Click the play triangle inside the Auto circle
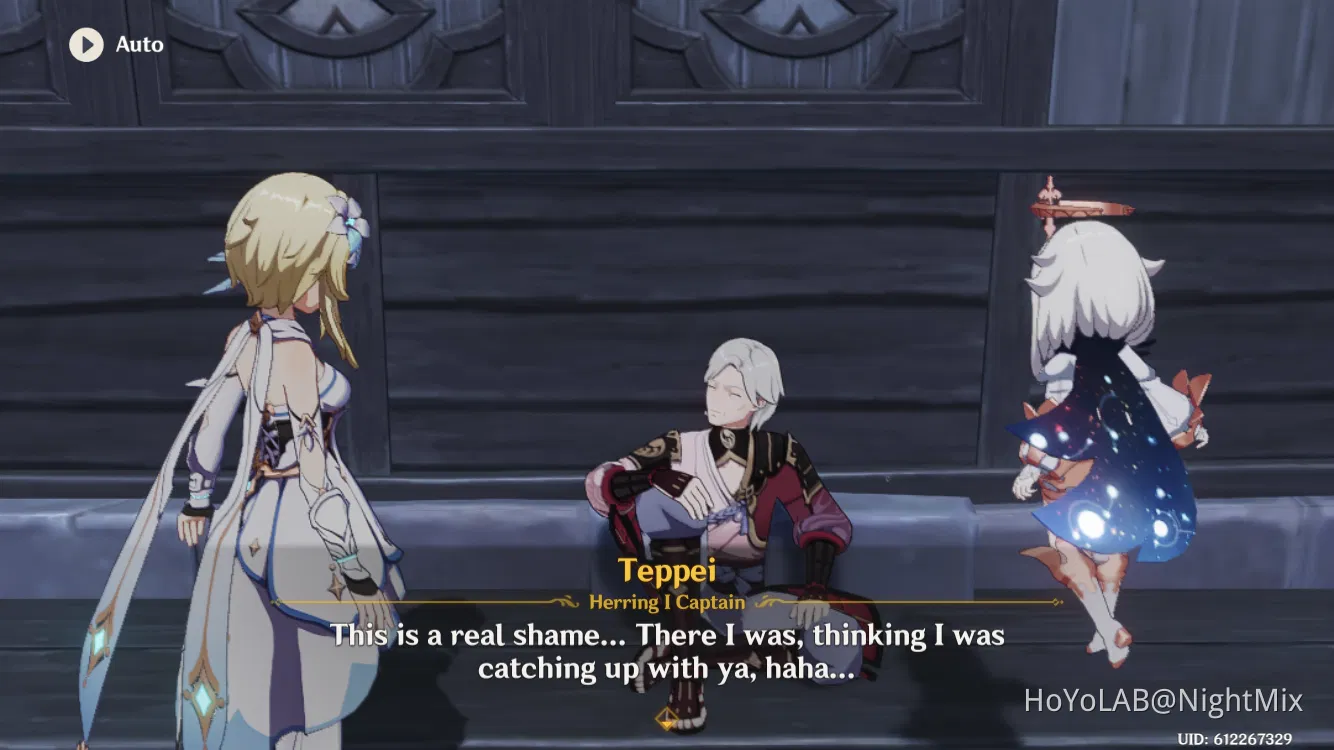This screenshot has height=750, width=1334. coord(87,44)
